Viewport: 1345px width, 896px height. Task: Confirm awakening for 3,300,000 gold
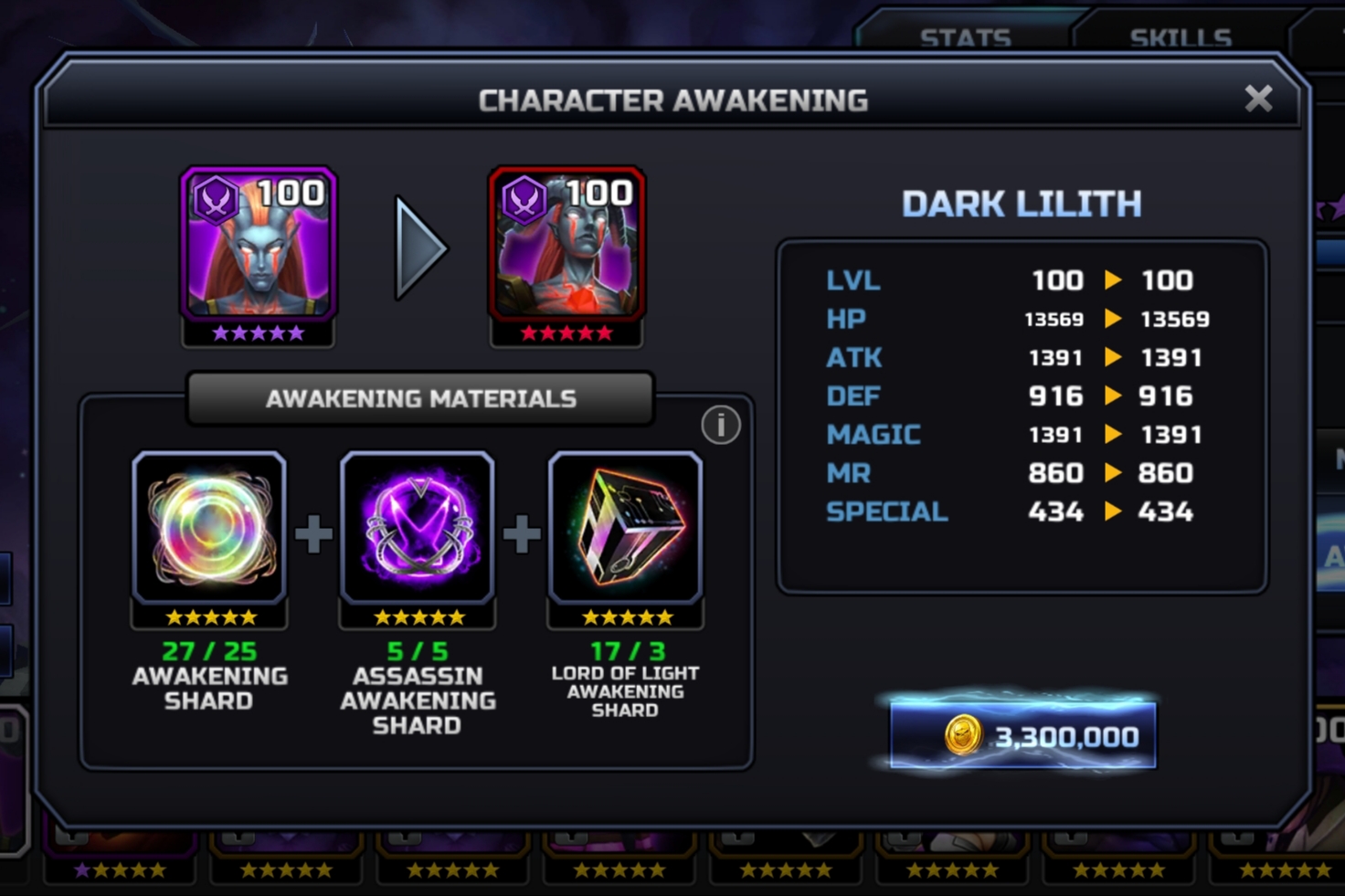tap(1022, 735)
